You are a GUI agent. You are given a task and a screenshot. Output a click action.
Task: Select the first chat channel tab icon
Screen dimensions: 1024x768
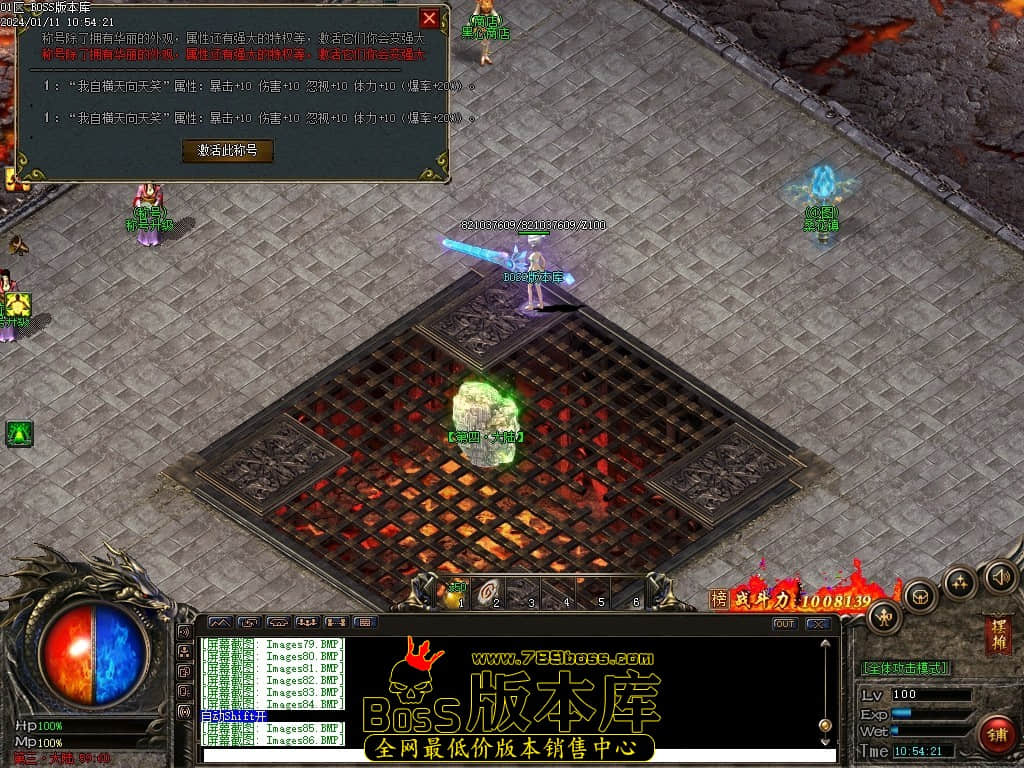pos(219,622)
